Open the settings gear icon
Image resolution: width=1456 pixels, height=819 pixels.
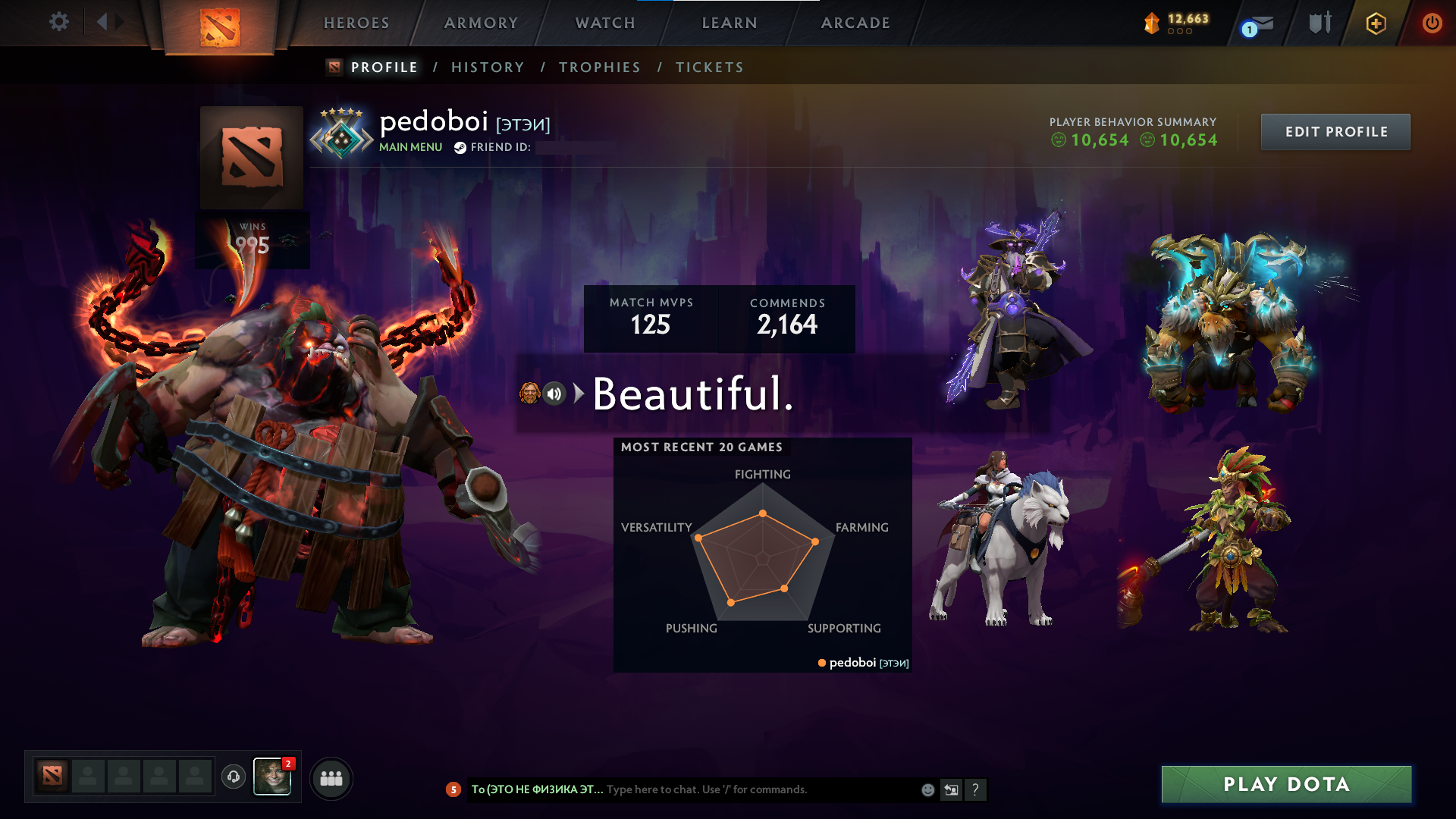(x=59, y=22)
